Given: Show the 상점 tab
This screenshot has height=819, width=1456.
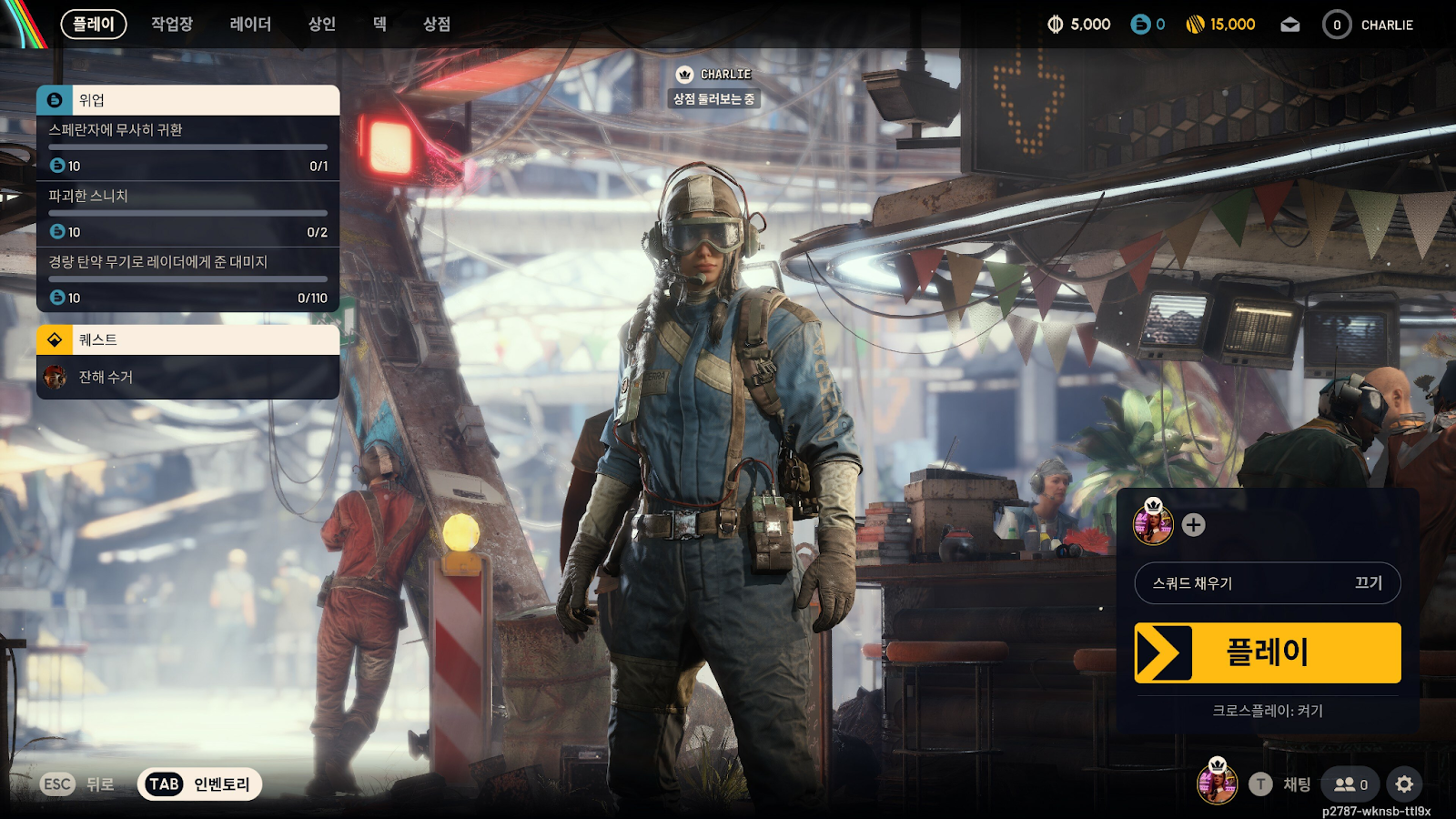Looking at the screenshot, I should (x=437, y=25).
